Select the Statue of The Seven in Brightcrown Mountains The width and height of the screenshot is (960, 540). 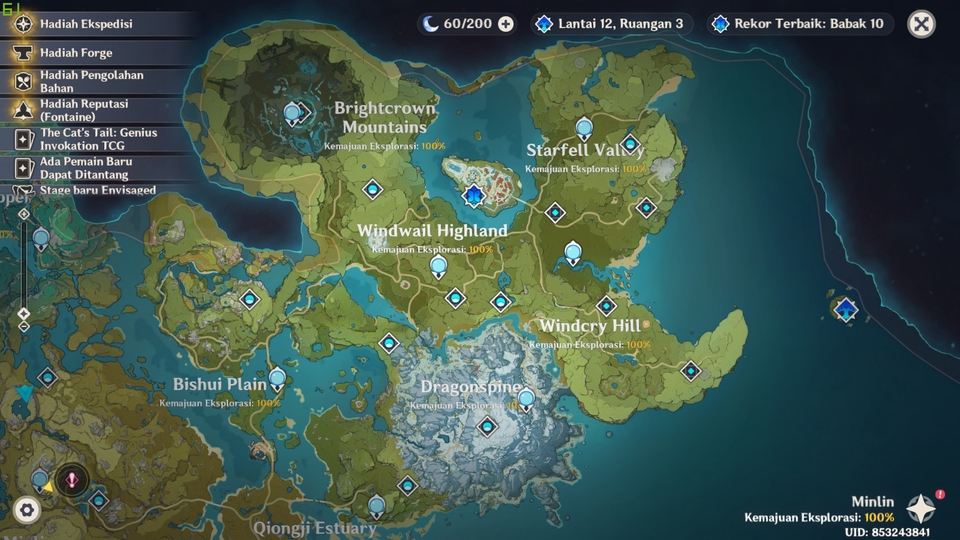[293, 113]
